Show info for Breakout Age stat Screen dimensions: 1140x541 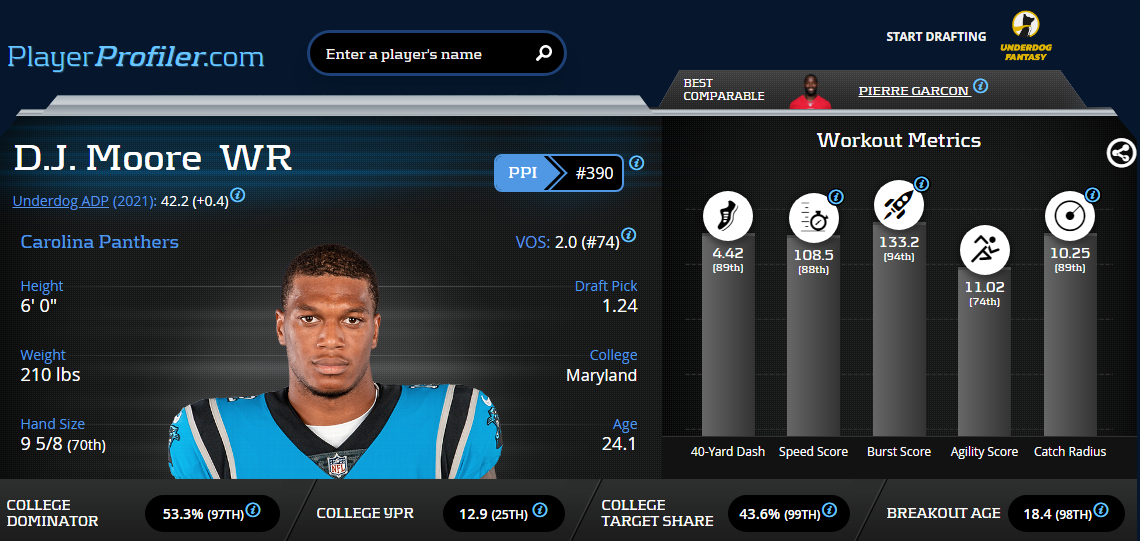pos(1102,510)
